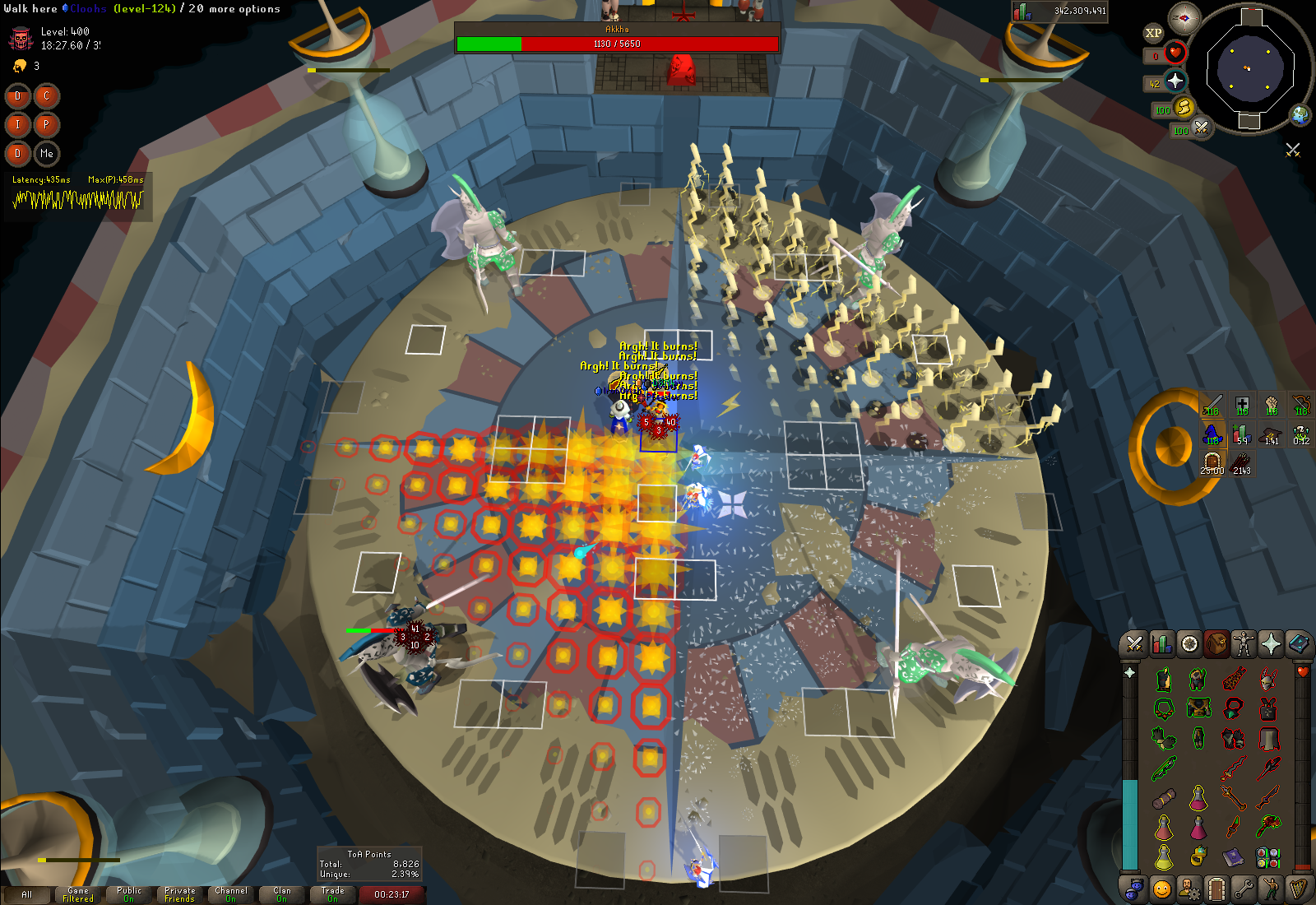Screen dimensions: 1316x905
Task: Open the Clan chat tab
Action: 282,894
